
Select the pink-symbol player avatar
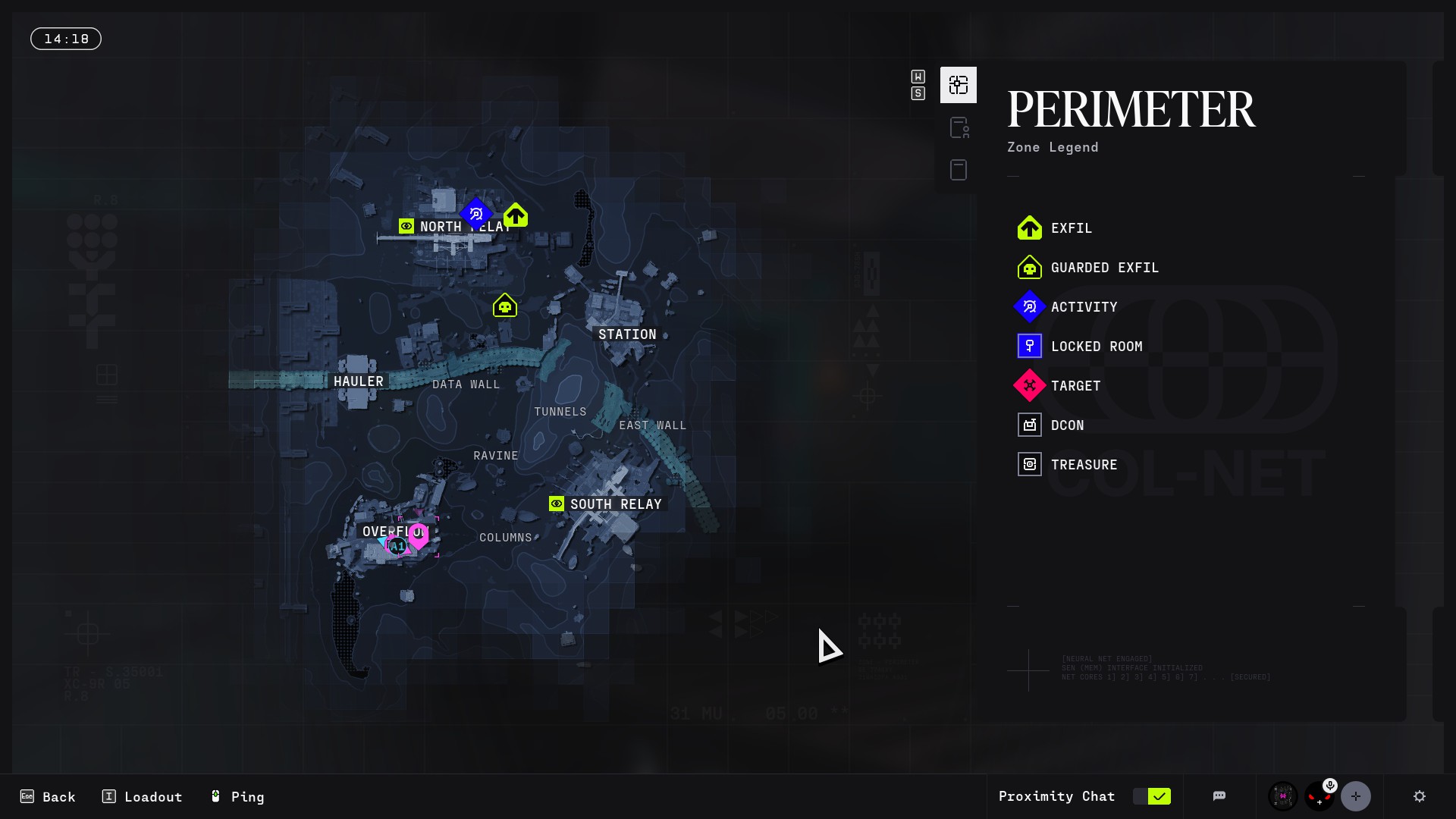click(1283, 796)
